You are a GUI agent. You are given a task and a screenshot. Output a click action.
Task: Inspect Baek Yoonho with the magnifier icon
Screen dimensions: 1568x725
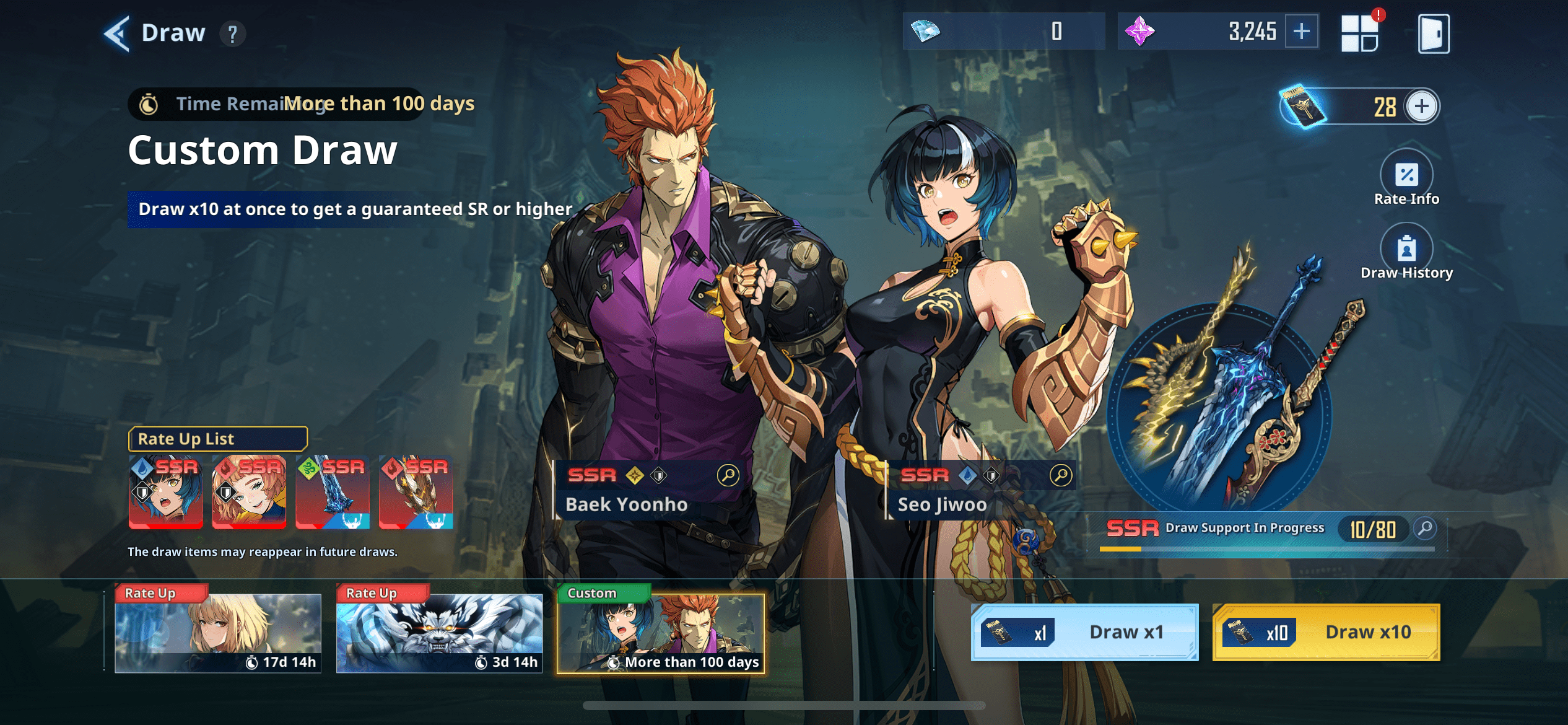point(728,475)
